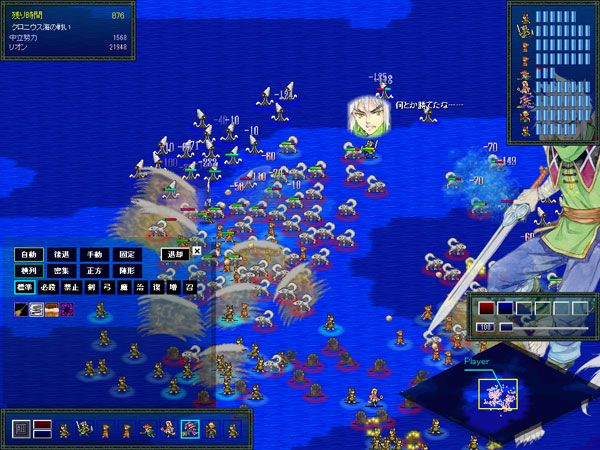Set units to 固定 (hold position)
The image size is (600, 450).
coord(125,254)
